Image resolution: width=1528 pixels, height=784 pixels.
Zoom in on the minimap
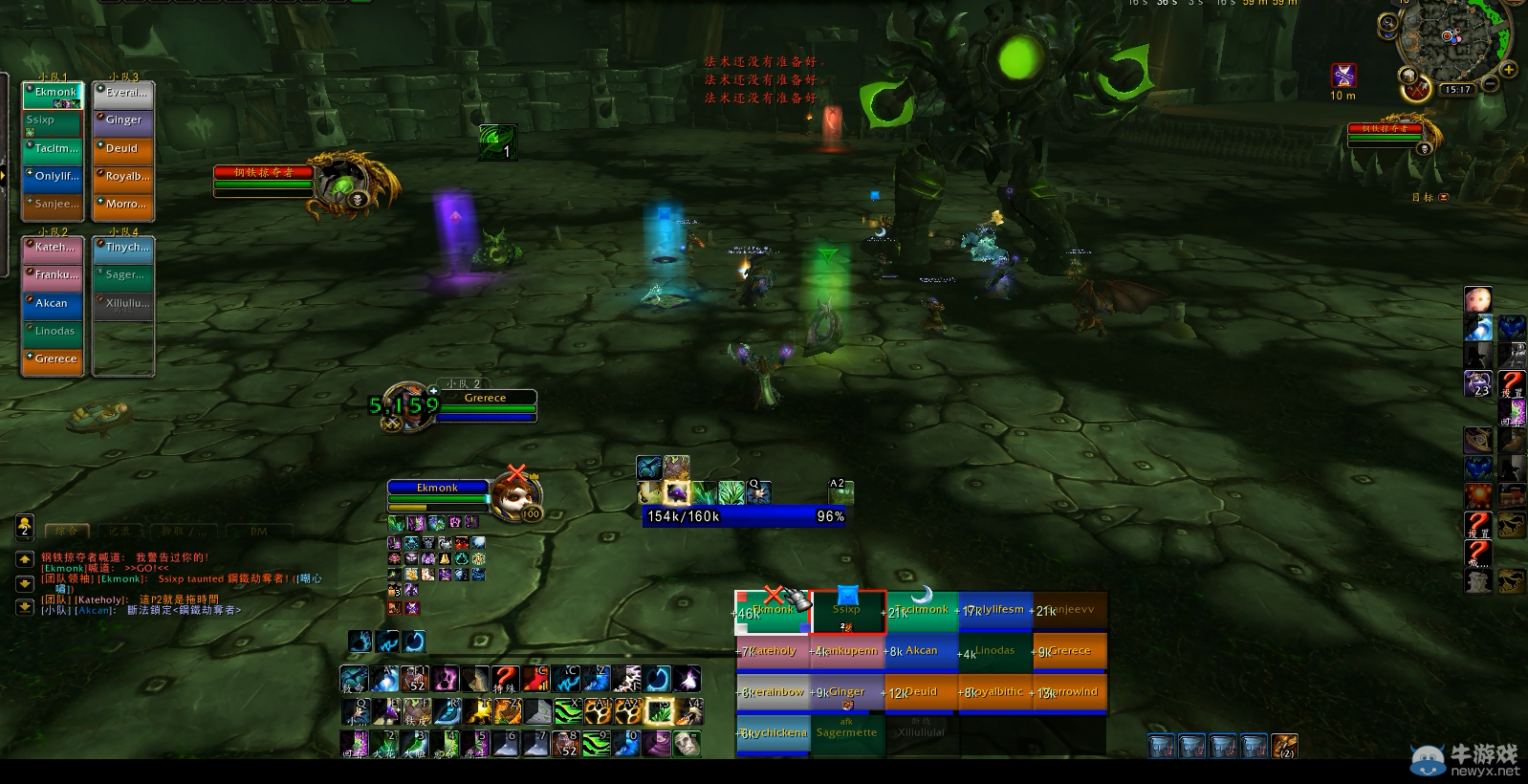tap(1509, 70)
